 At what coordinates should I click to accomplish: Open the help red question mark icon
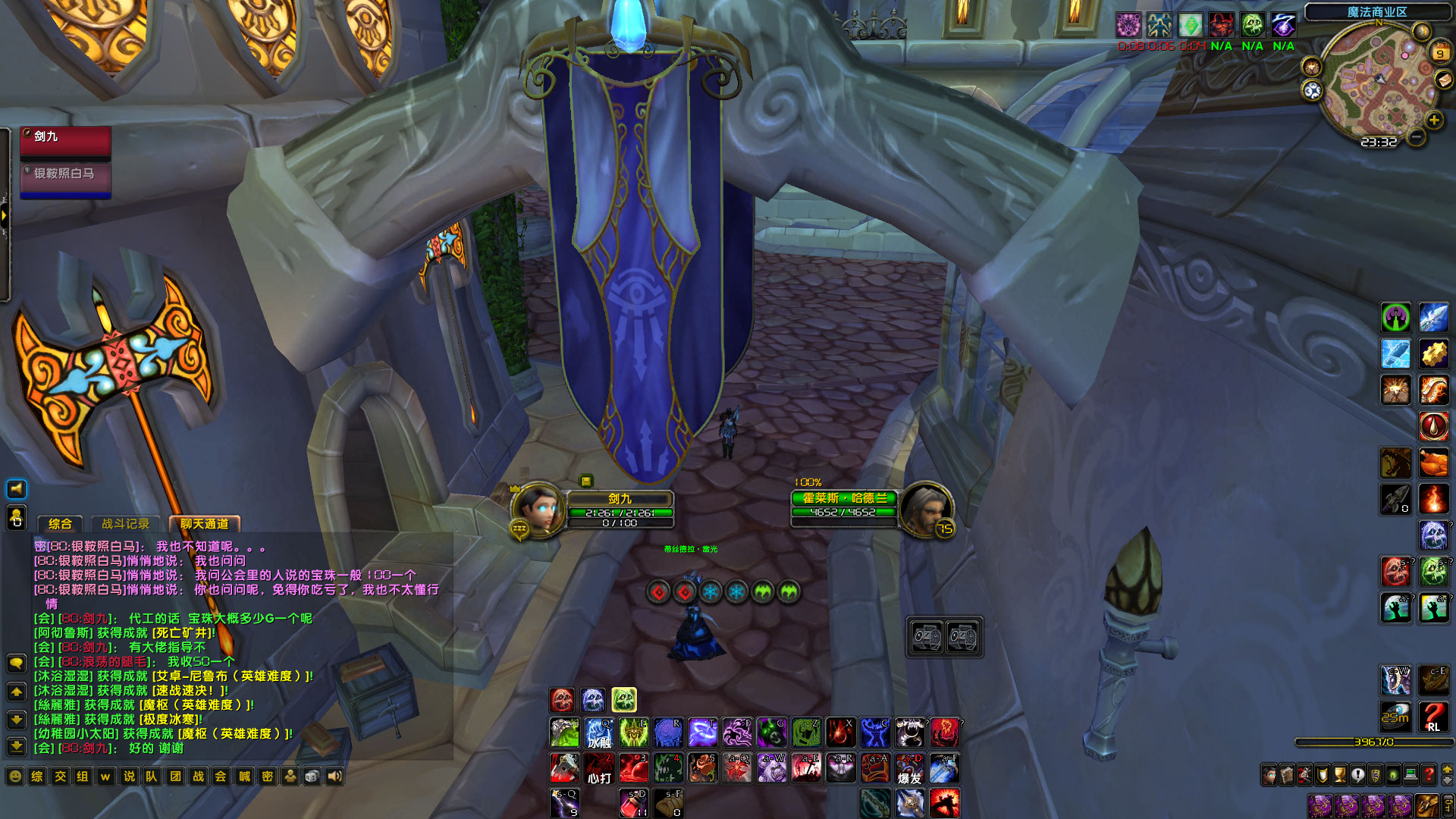coord(1428,774)
